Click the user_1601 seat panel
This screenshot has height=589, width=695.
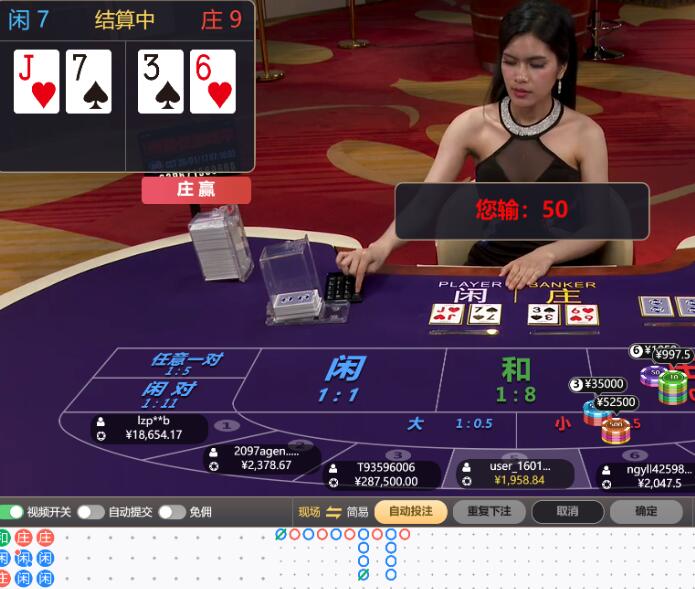click(x=516, y=473)
